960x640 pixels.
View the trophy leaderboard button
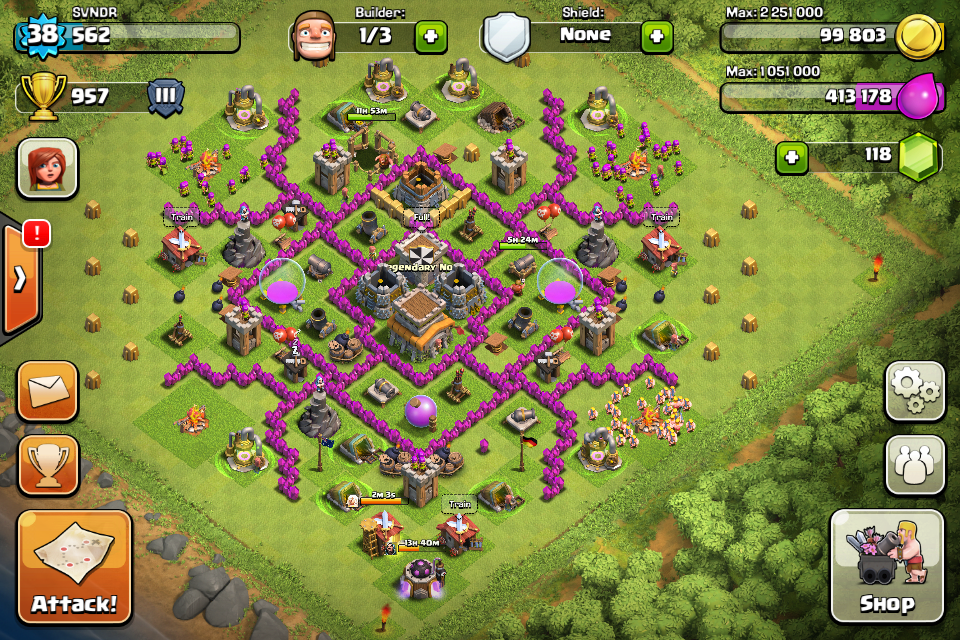point(48,465)
